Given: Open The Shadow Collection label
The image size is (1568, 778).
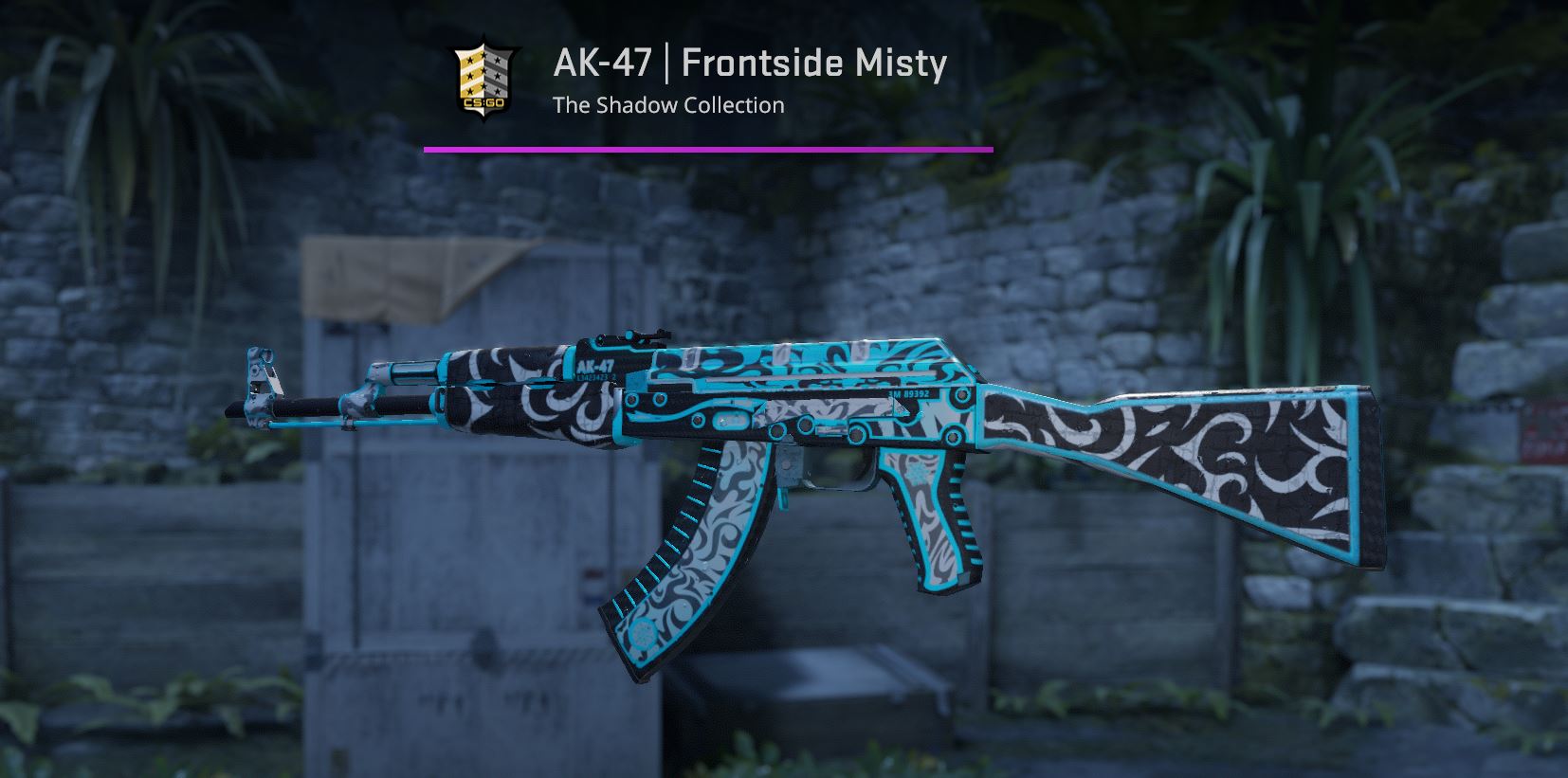Looking at the screenshot, I should (x=669, y=105).
